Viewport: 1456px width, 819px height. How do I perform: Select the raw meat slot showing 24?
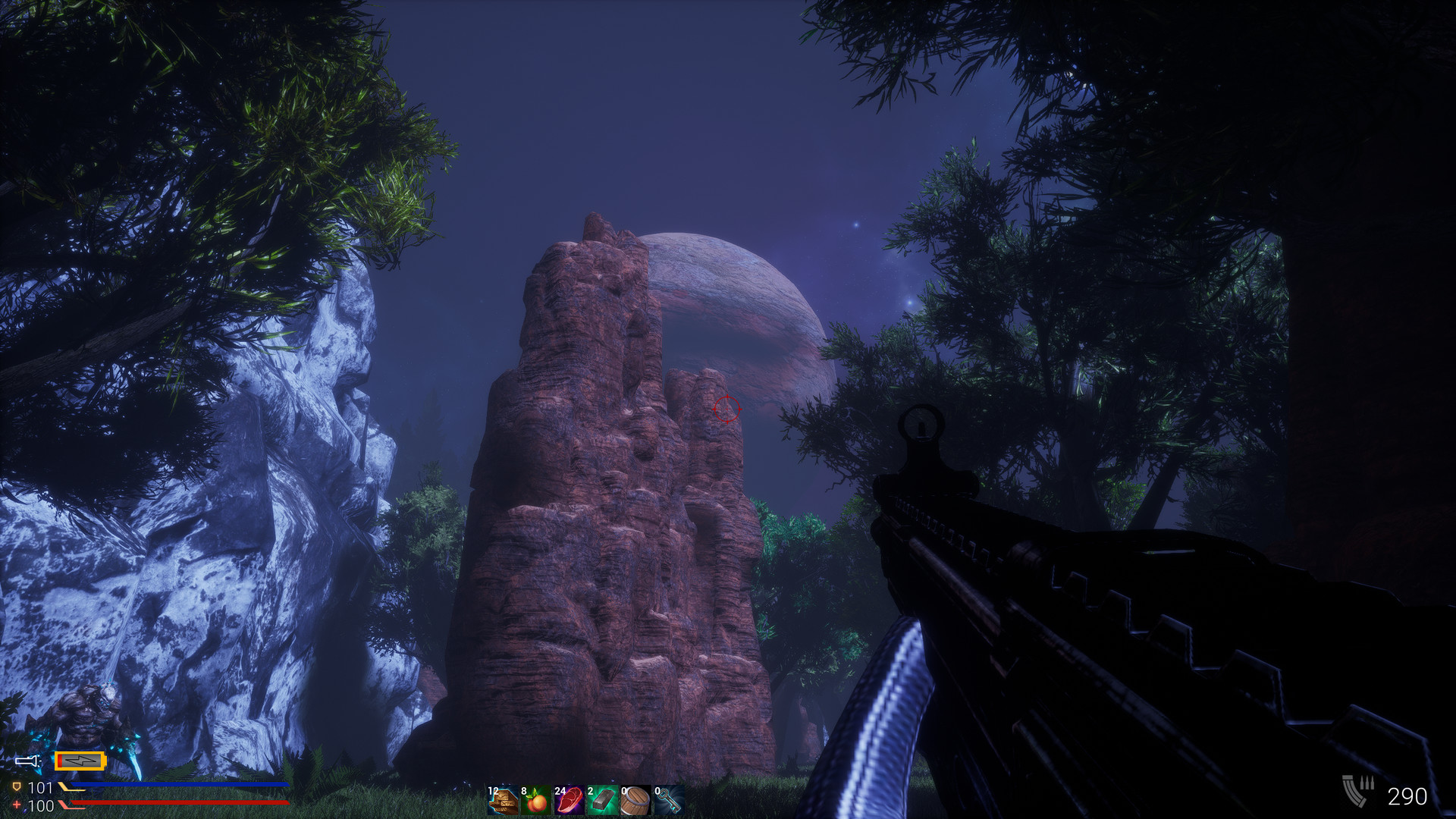coord(570,801)
